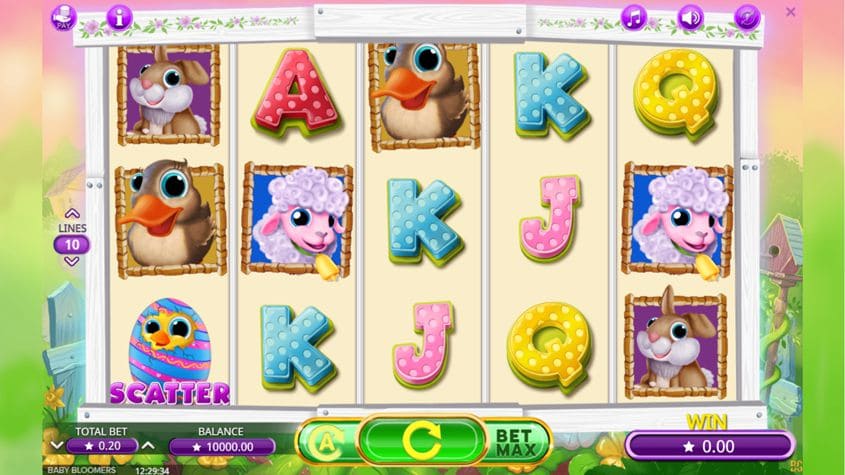Raise the total bet amount
Viewport: 845px width, 475px height.
coord(148,445)
